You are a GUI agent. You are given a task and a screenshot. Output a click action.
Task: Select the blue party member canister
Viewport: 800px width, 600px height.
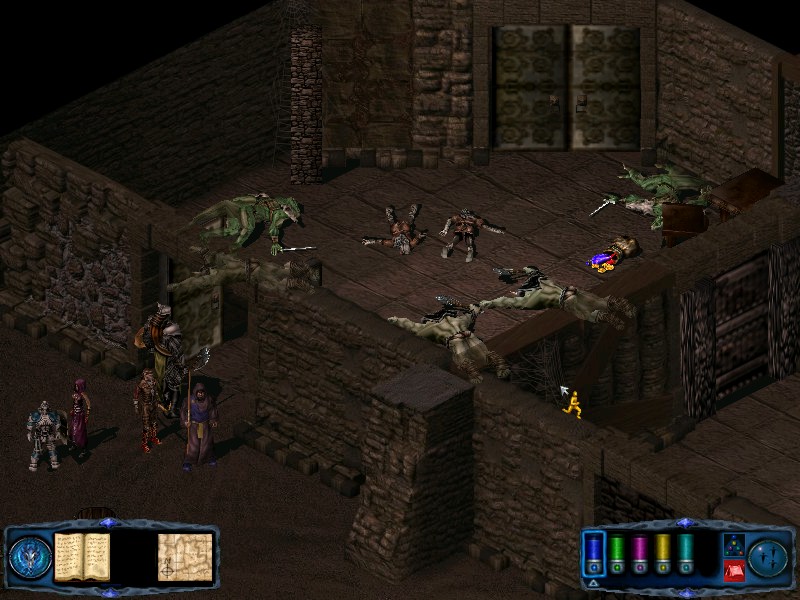pos(593,551)
